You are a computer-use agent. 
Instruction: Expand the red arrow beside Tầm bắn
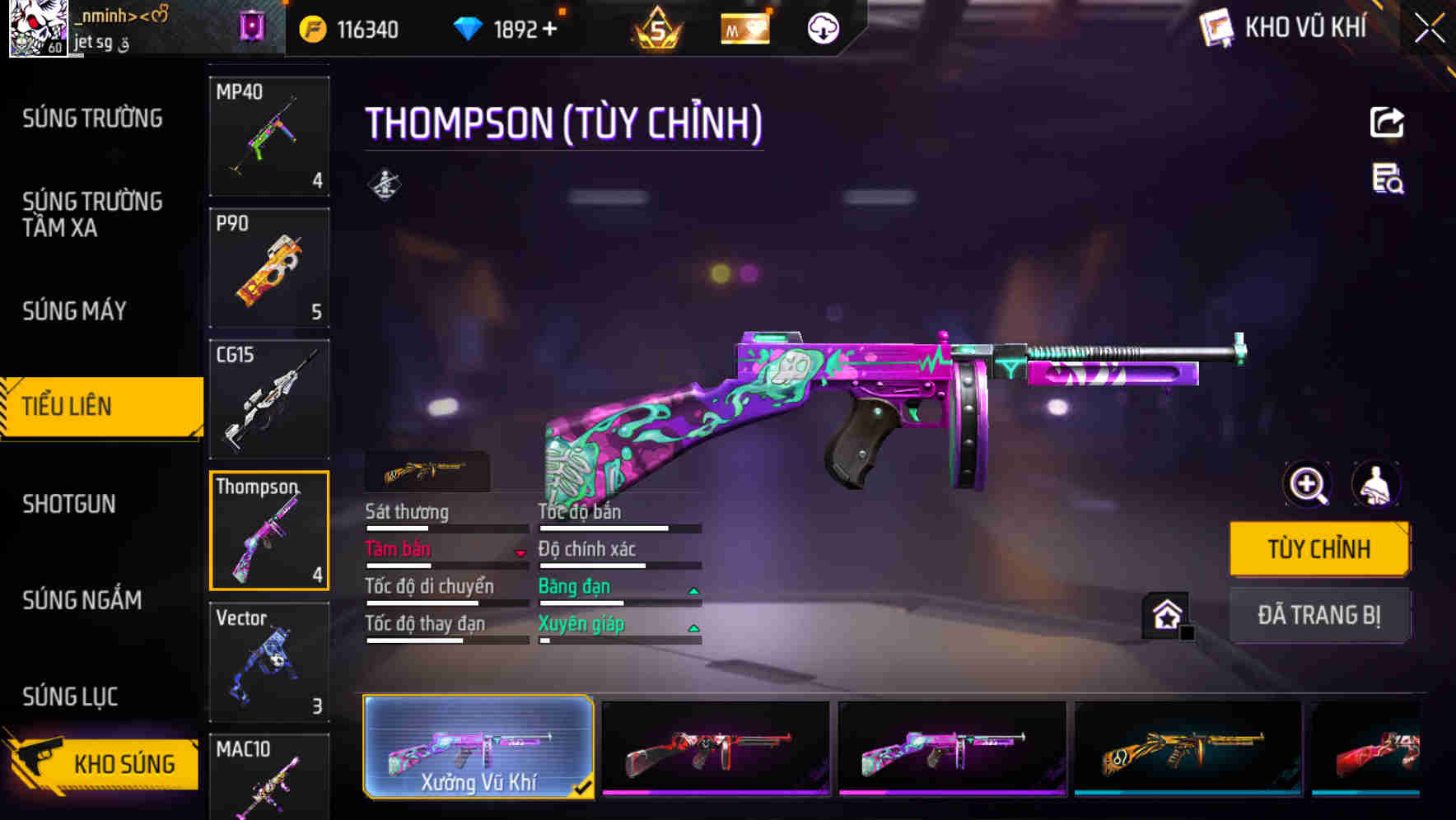coord(521,553)
